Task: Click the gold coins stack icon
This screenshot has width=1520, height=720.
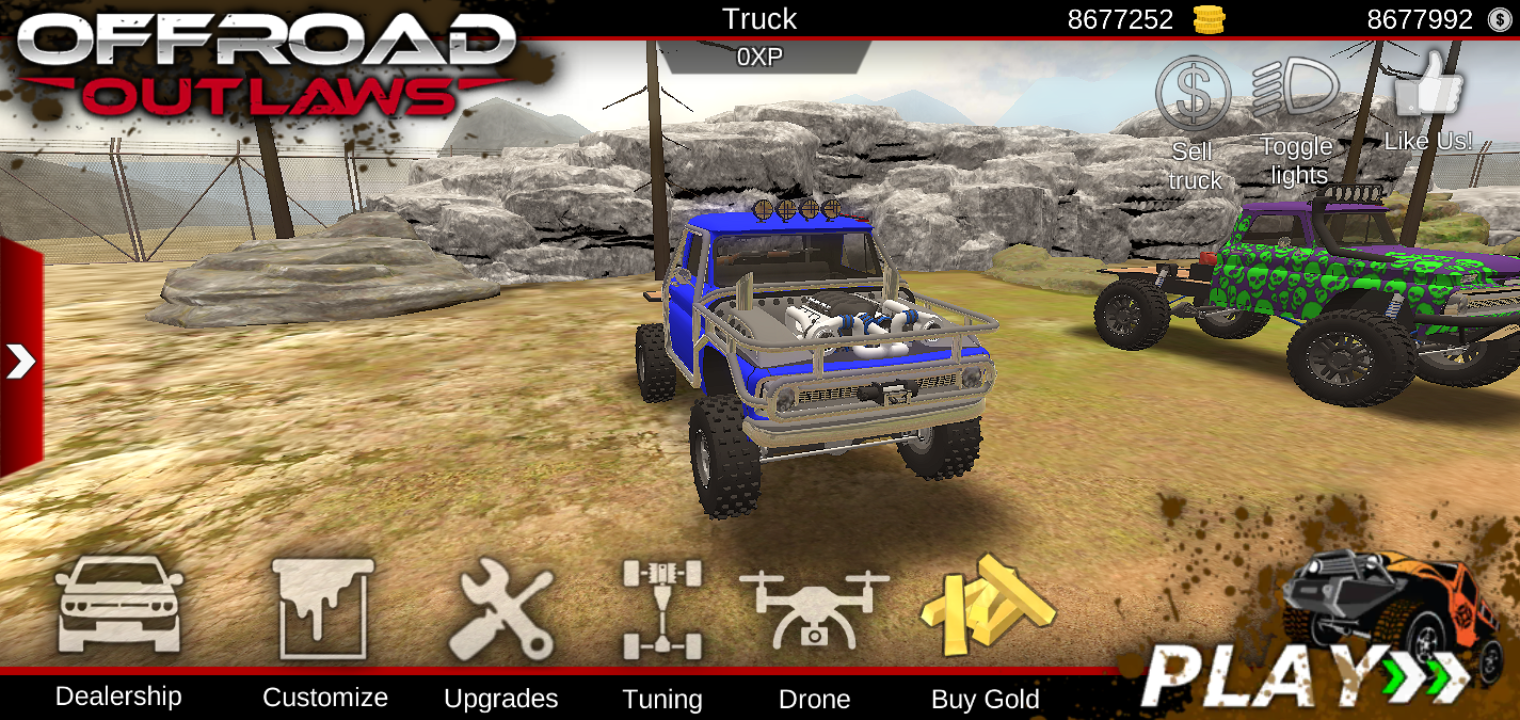Action: (1208, 18)
